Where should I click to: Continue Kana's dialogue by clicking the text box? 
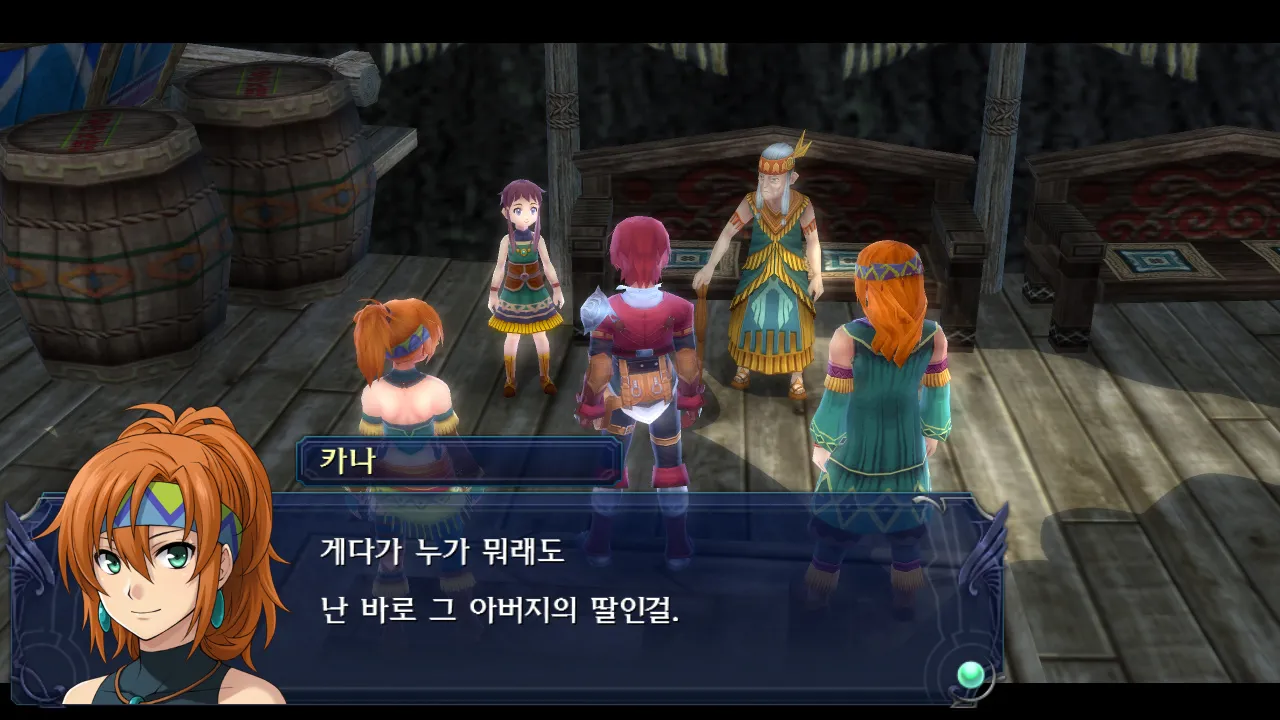[x=600, y=590]
